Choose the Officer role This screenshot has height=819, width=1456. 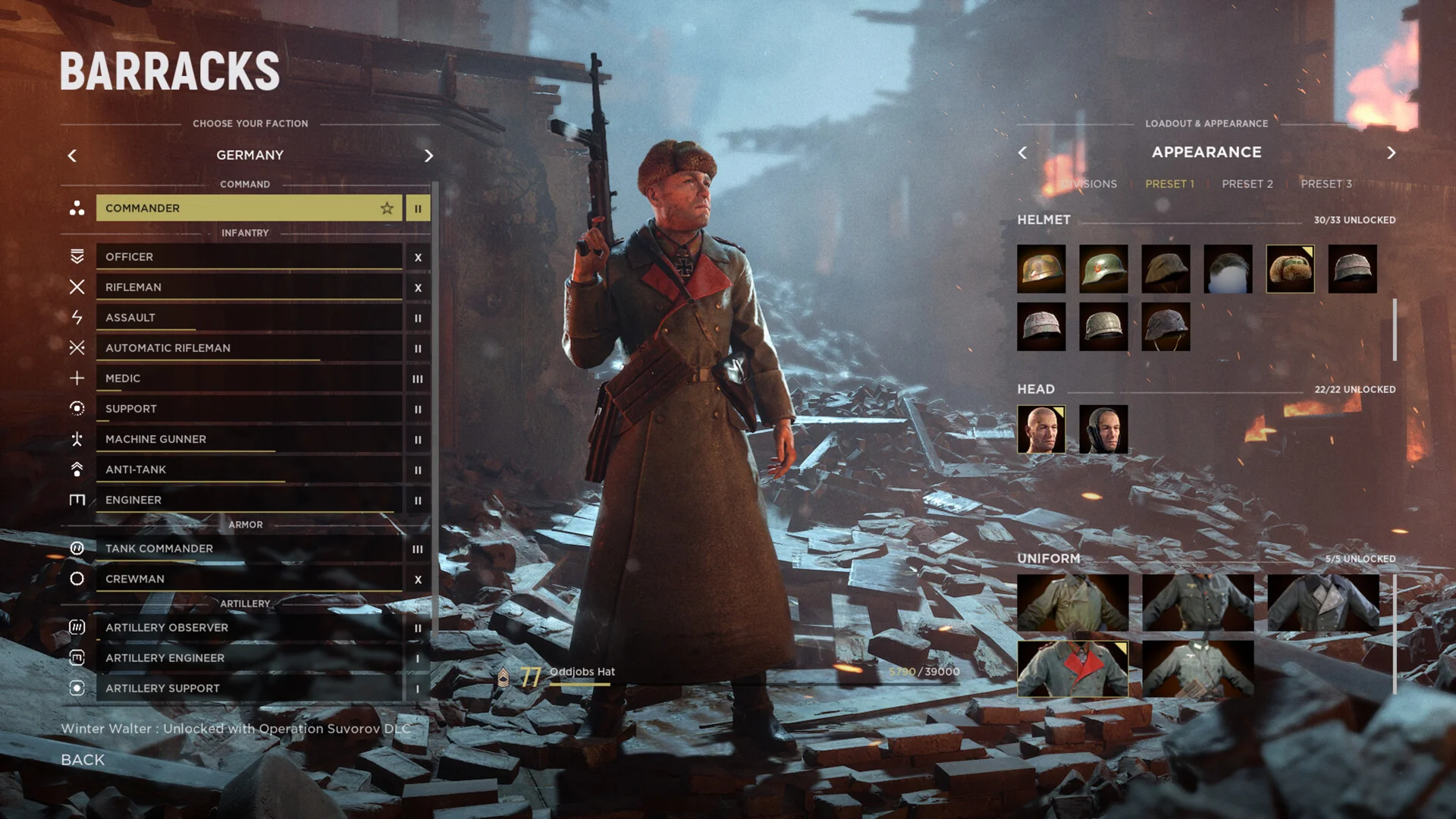[249, 257]
